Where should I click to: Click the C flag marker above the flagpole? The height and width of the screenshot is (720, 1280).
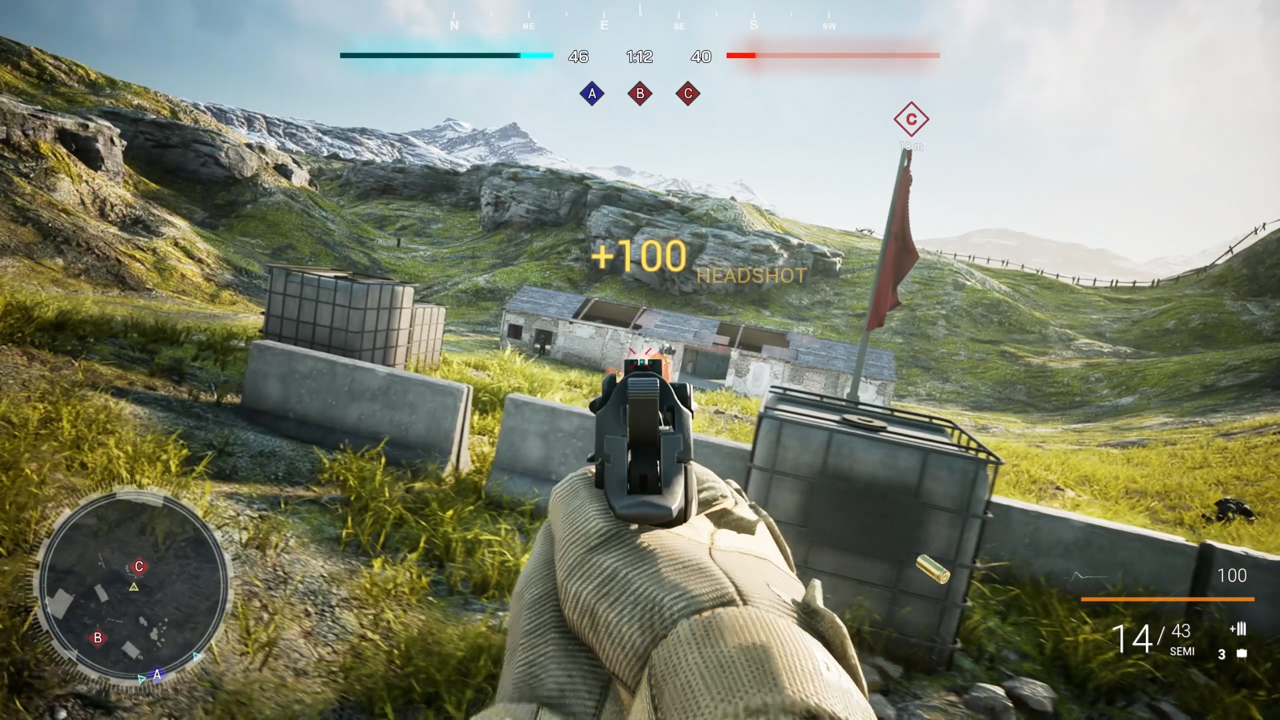pyautogui.click(x=911, y=120)
